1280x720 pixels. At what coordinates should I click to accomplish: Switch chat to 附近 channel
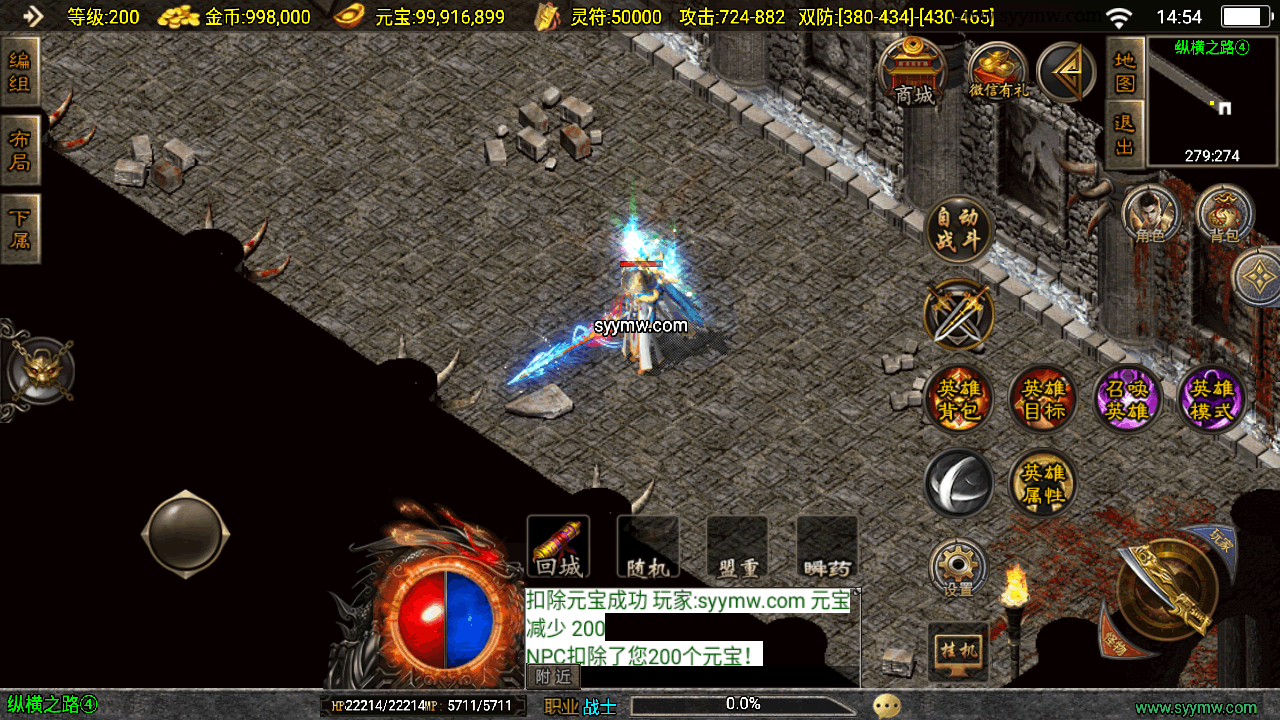pyautogui.click(x=553, y=677)
